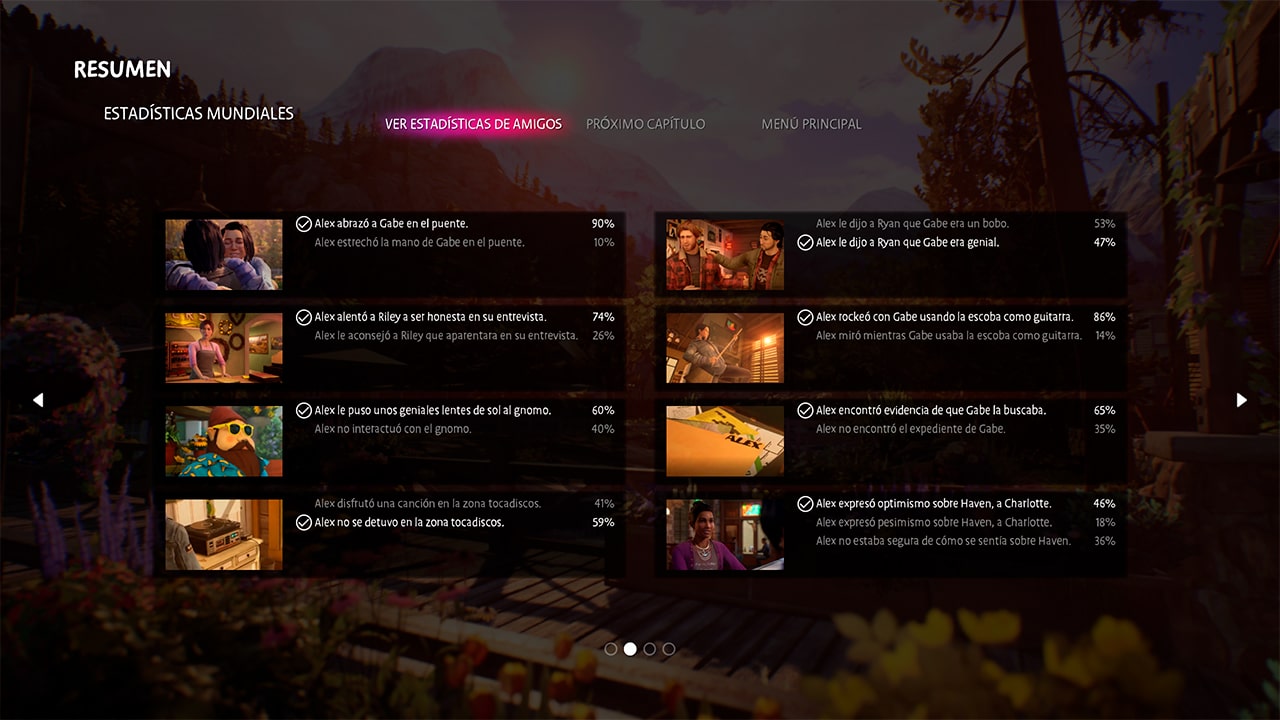Select the first page indicator dot
Viewport: 1280px width, 720px height.
611,649
